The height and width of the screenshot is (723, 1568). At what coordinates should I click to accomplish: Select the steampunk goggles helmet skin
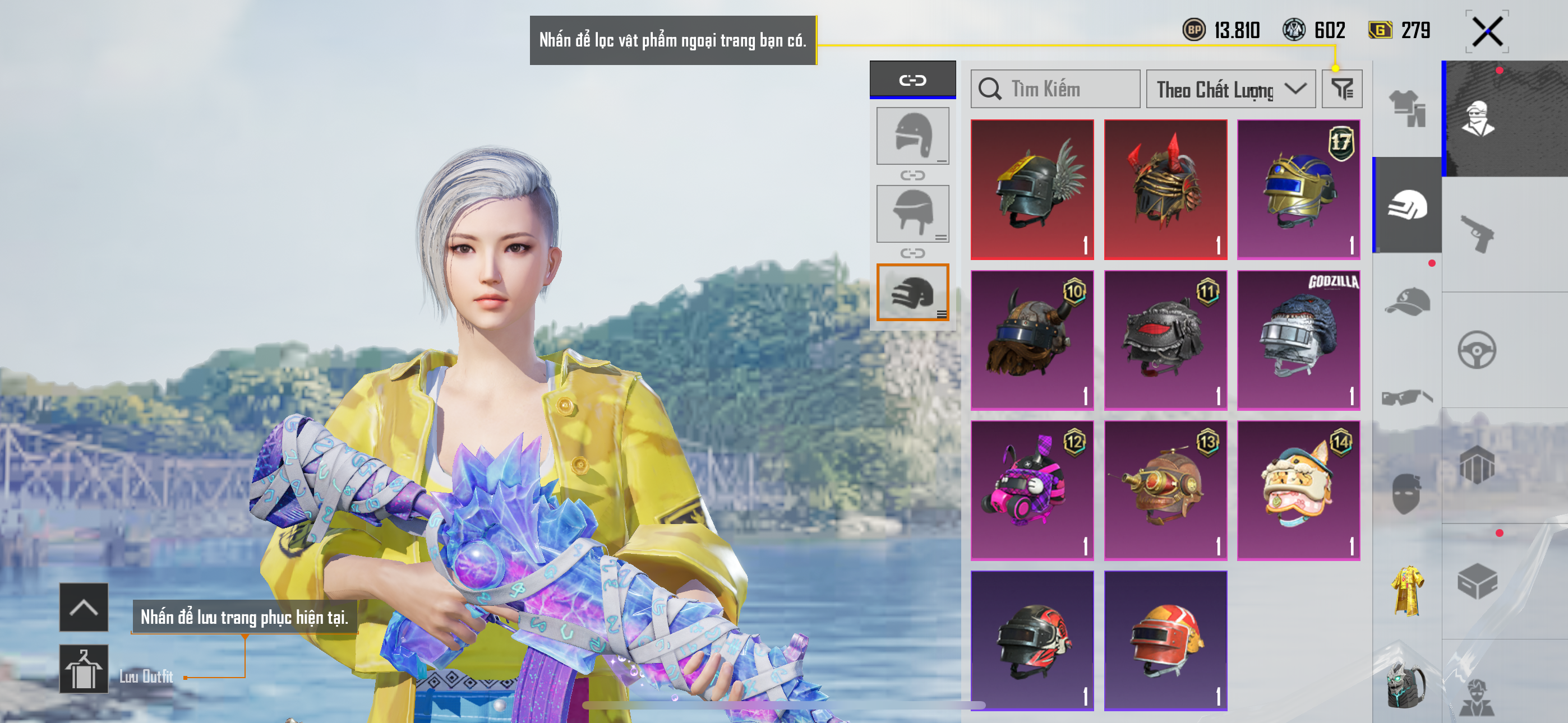[1165, 490]
